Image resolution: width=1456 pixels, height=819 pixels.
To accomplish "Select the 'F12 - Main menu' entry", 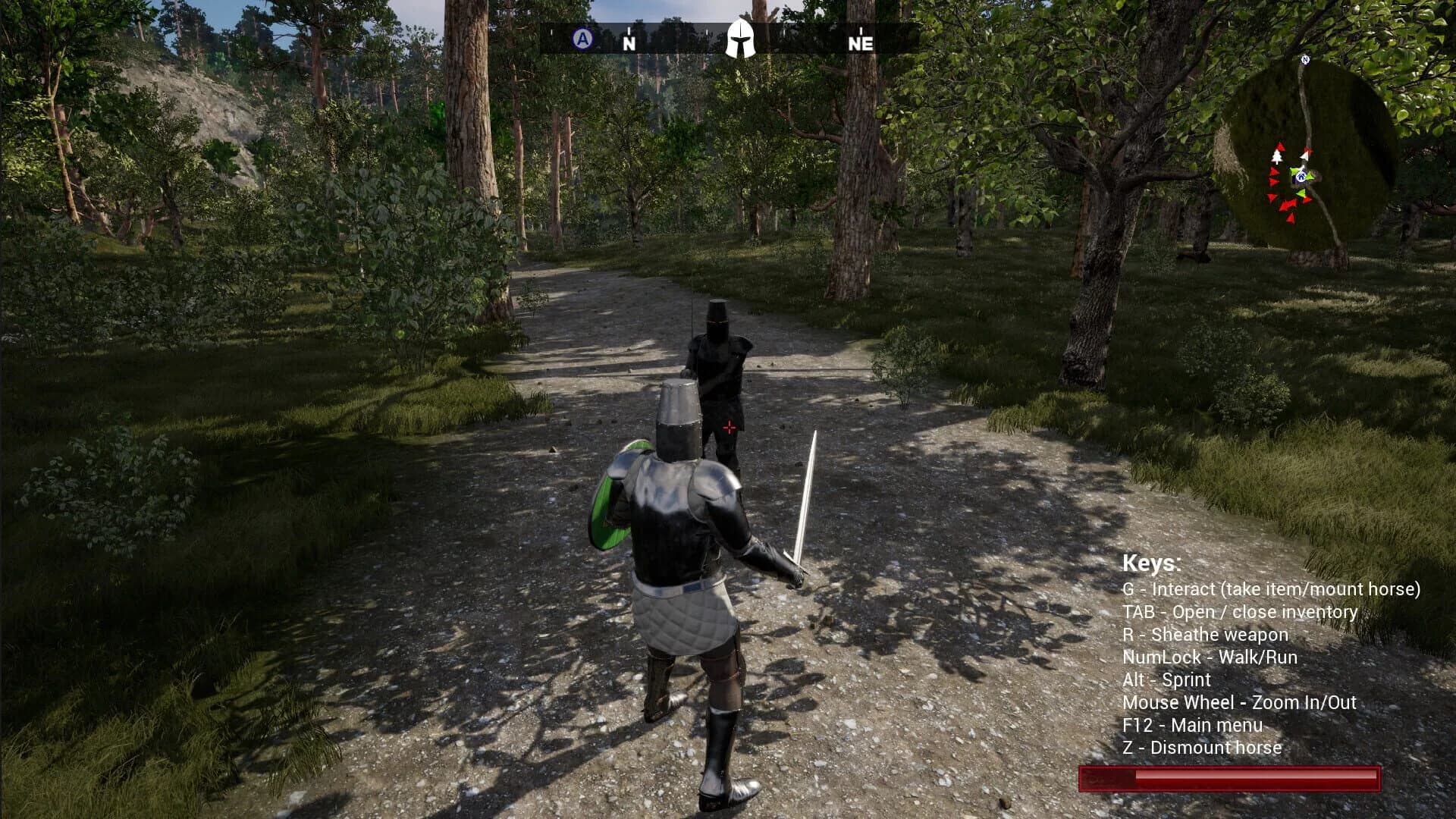I will pos(1193,725).
